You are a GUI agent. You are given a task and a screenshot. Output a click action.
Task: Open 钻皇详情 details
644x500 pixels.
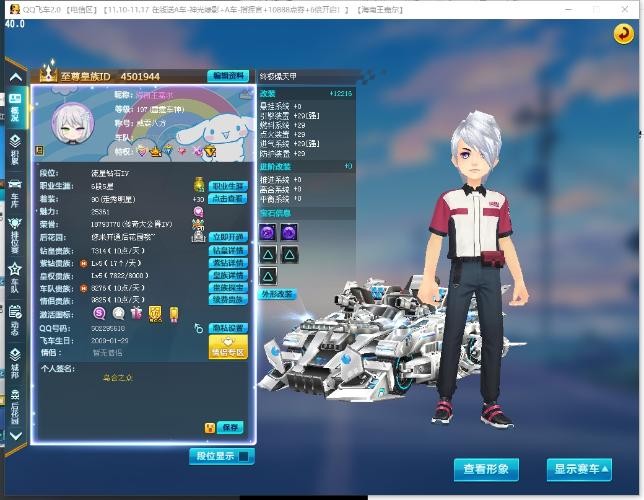click(228, 250)
